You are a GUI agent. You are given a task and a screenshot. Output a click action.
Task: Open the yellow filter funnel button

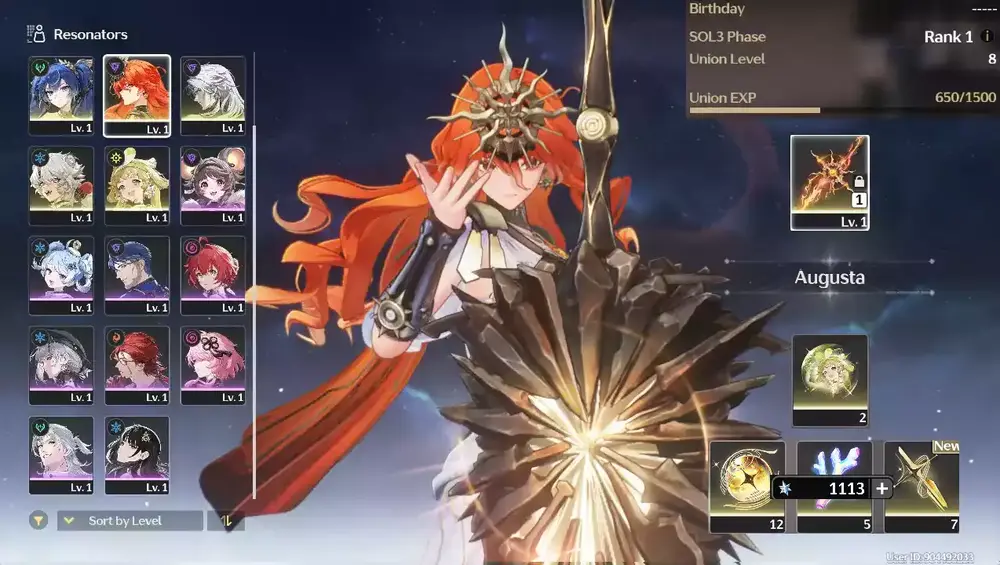pos(38,520)
